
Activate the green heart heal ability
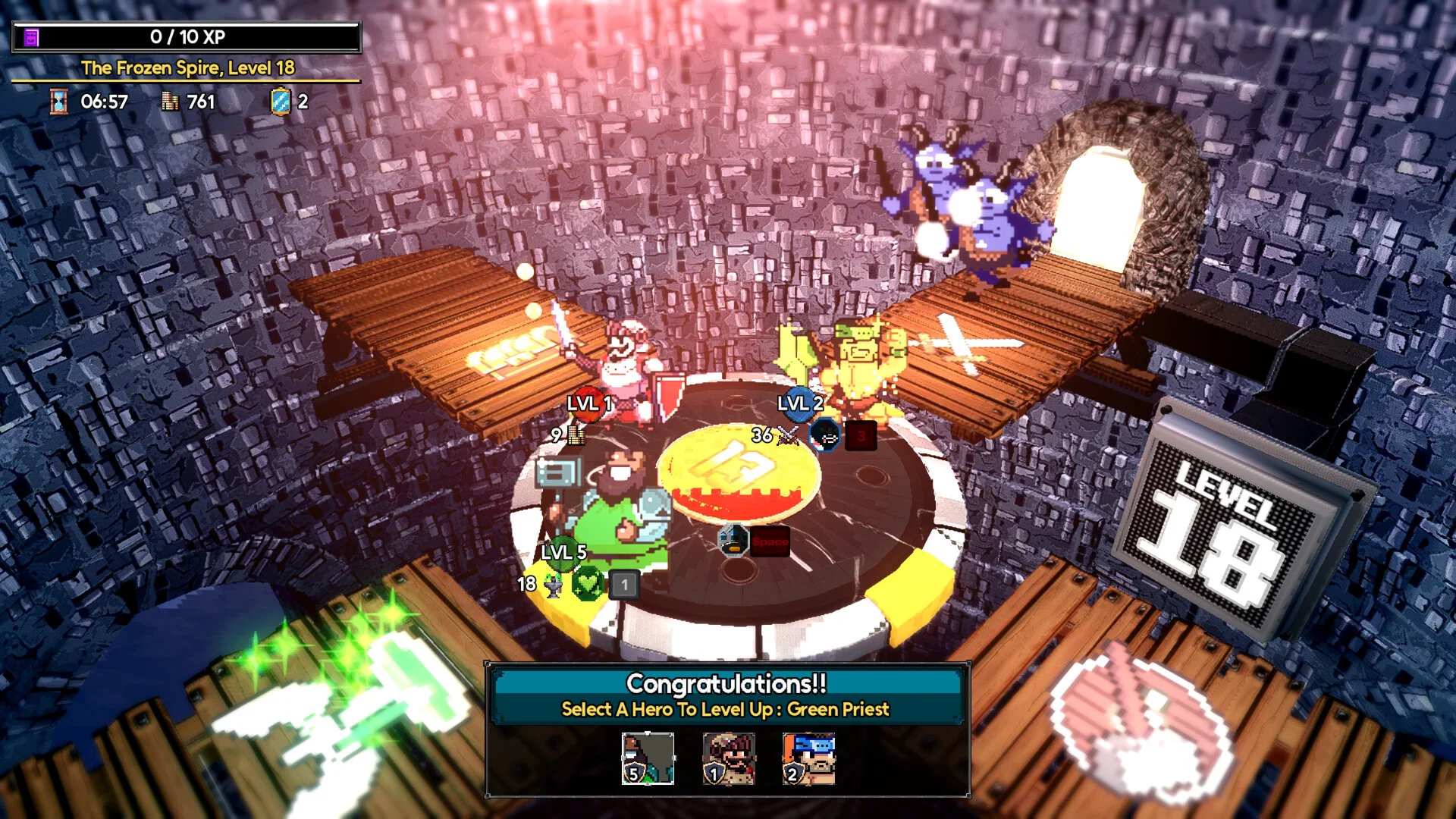588,585
